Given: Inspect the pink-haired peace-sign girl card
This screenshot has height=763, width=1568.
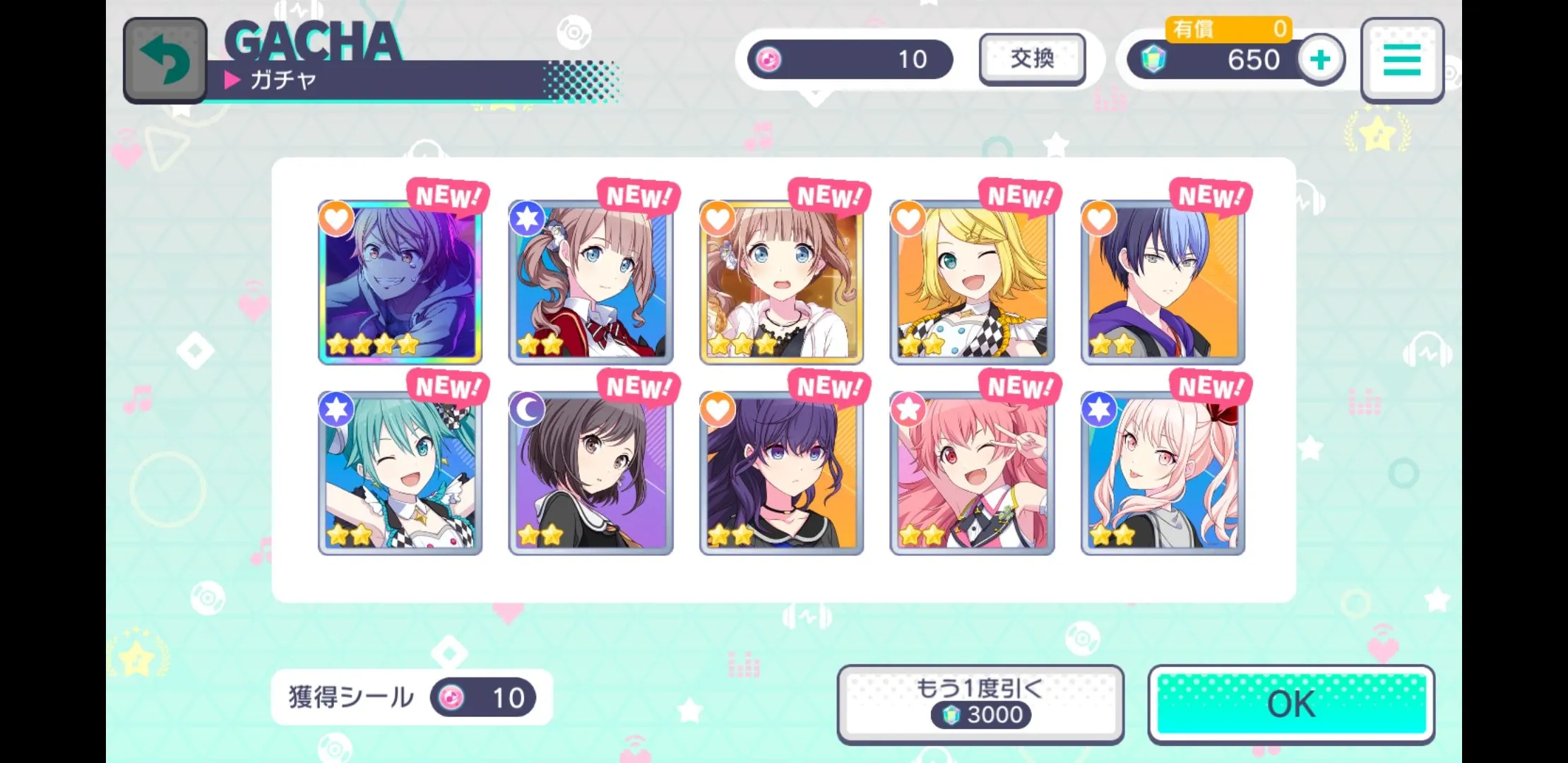Looking at the screenshot, I should [x=972, y=473].
